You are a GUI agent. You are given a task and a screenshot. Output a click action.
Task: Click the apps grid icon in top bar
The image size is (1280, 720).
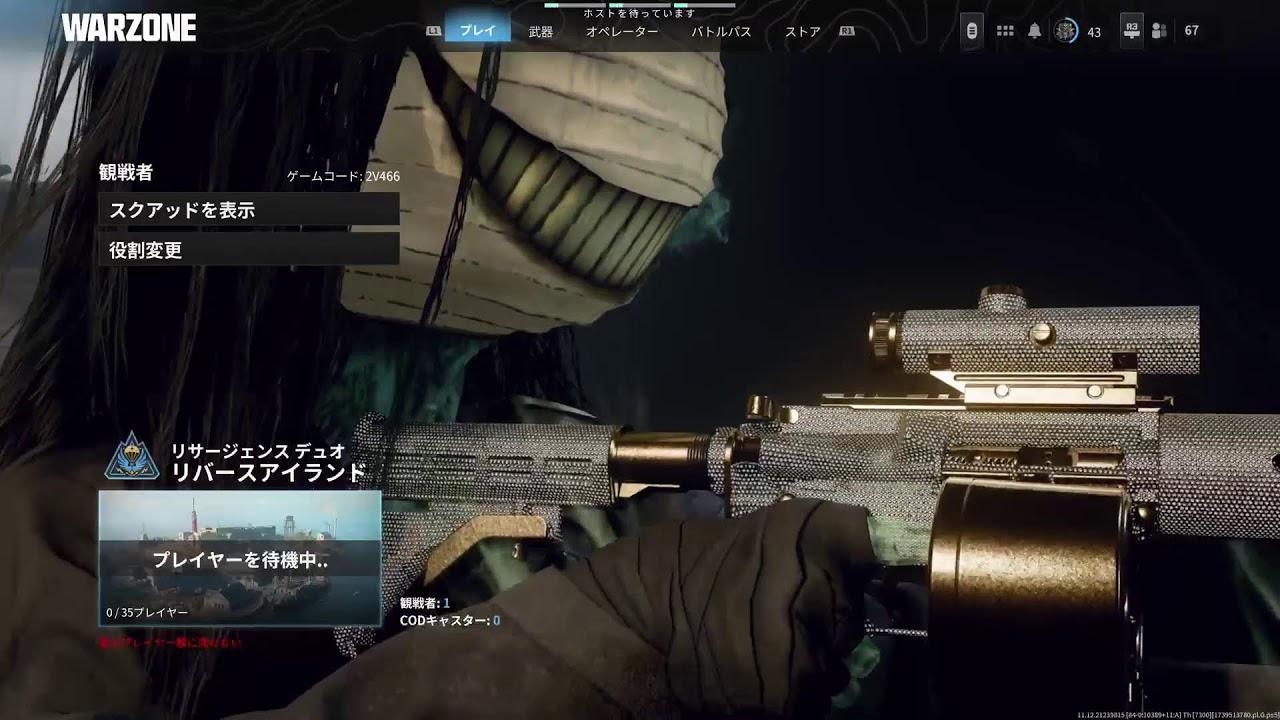coord(1005,30)
